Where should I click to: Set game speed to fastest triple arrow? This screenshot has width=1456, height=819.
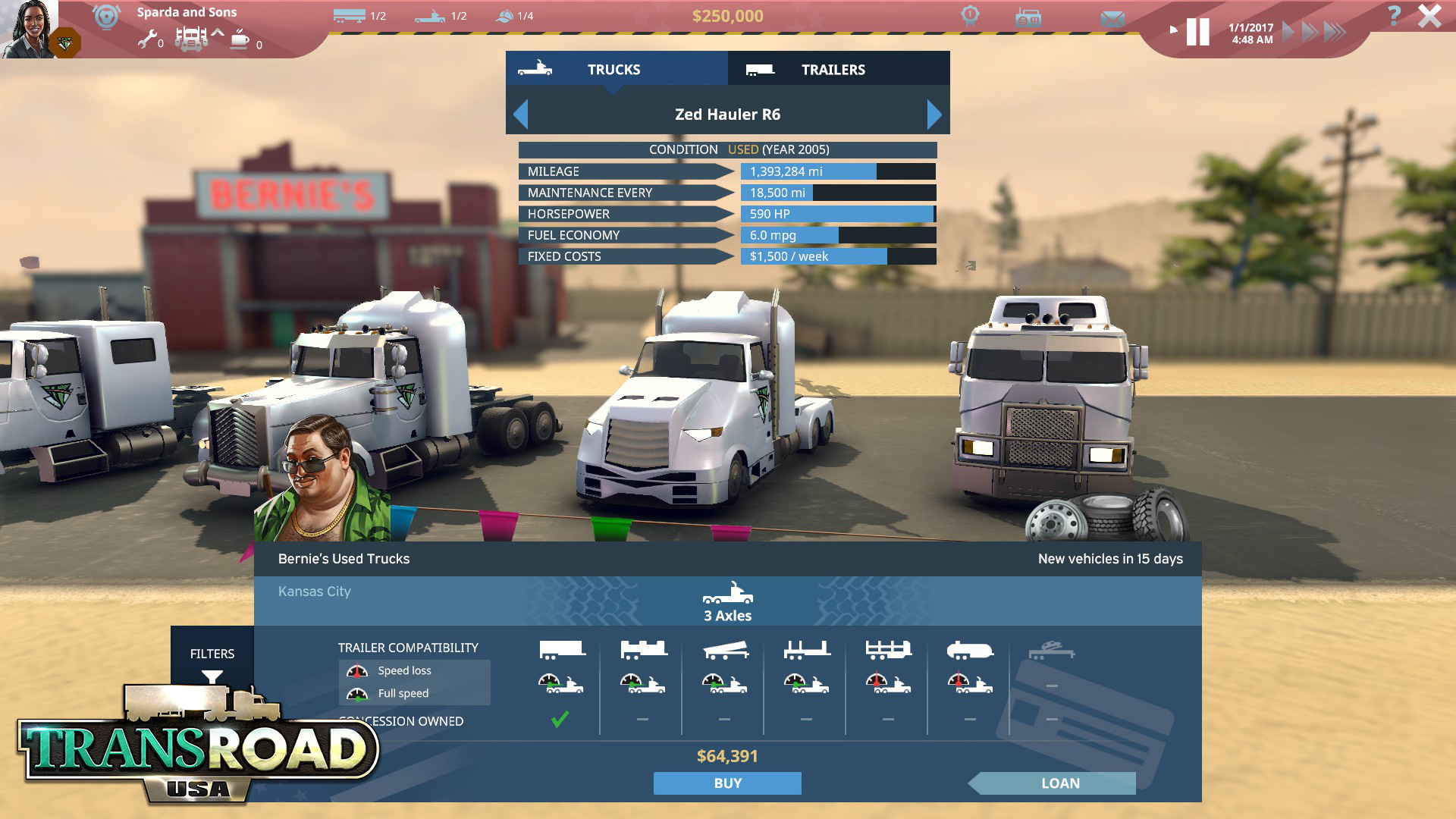pyautogui.click(x=1335, y=32)
